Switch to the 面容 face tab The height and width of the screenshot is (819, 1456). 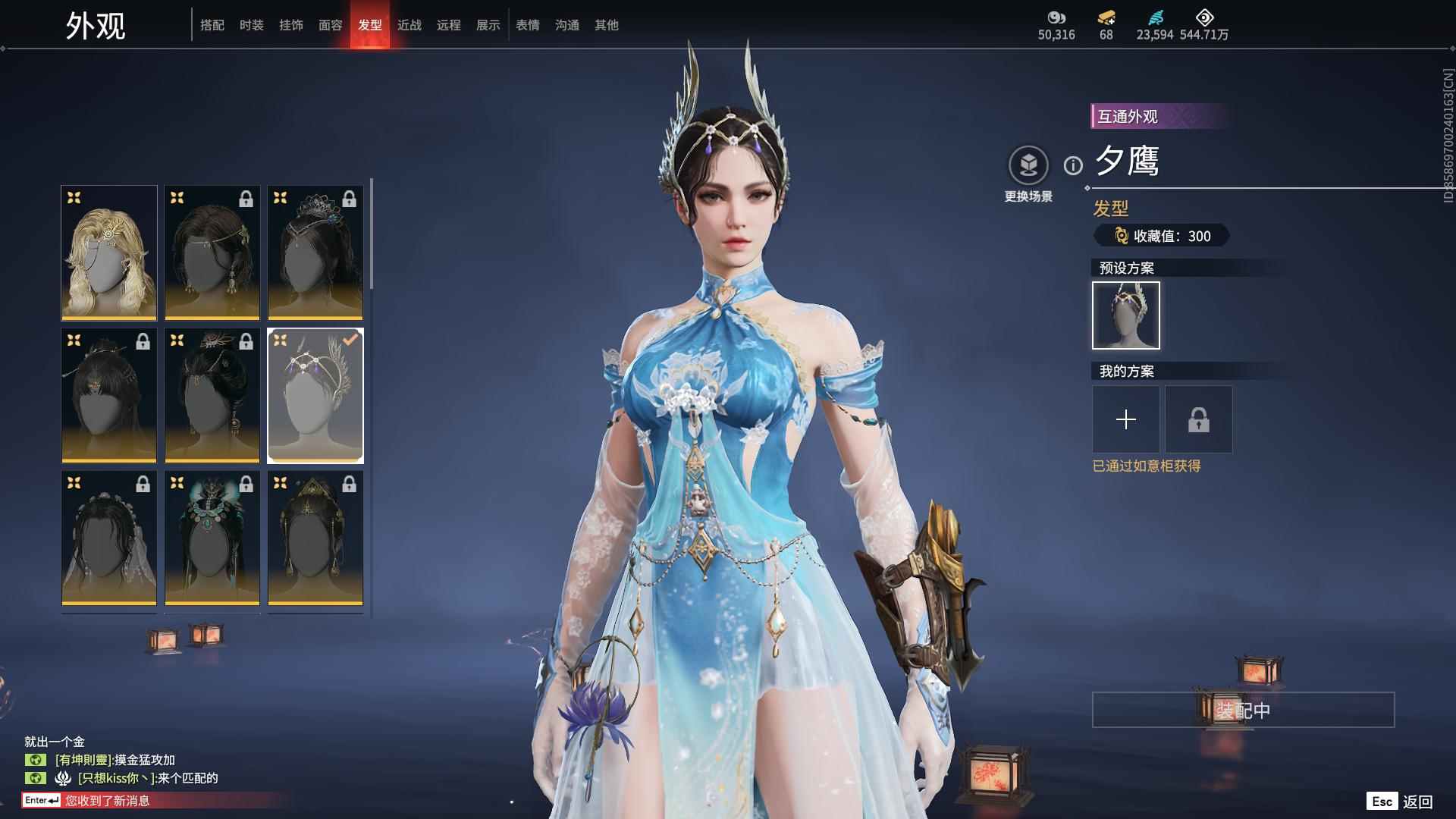(x=331, y=25)
